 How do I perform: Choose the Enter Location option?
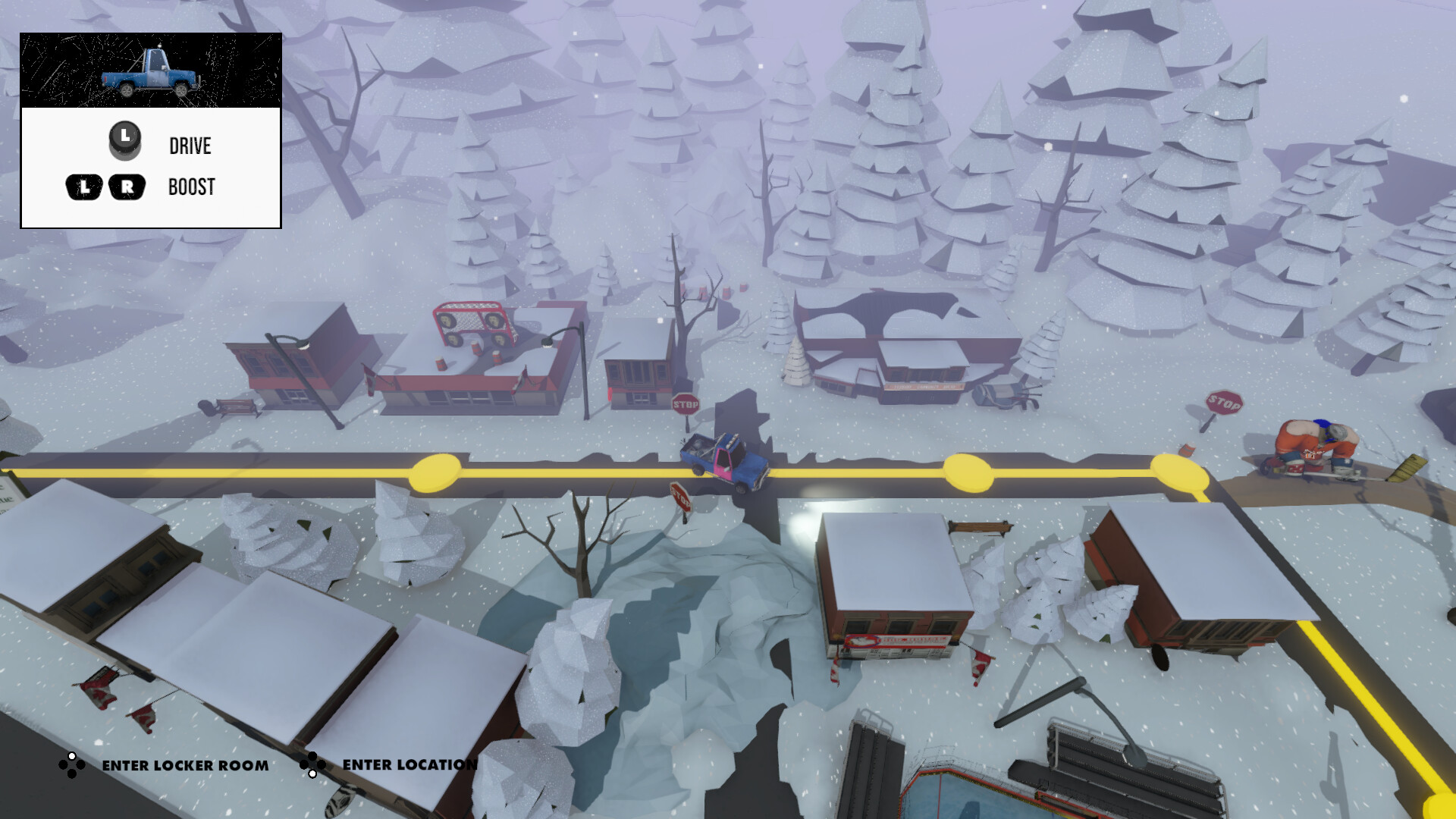coord(409,764)
